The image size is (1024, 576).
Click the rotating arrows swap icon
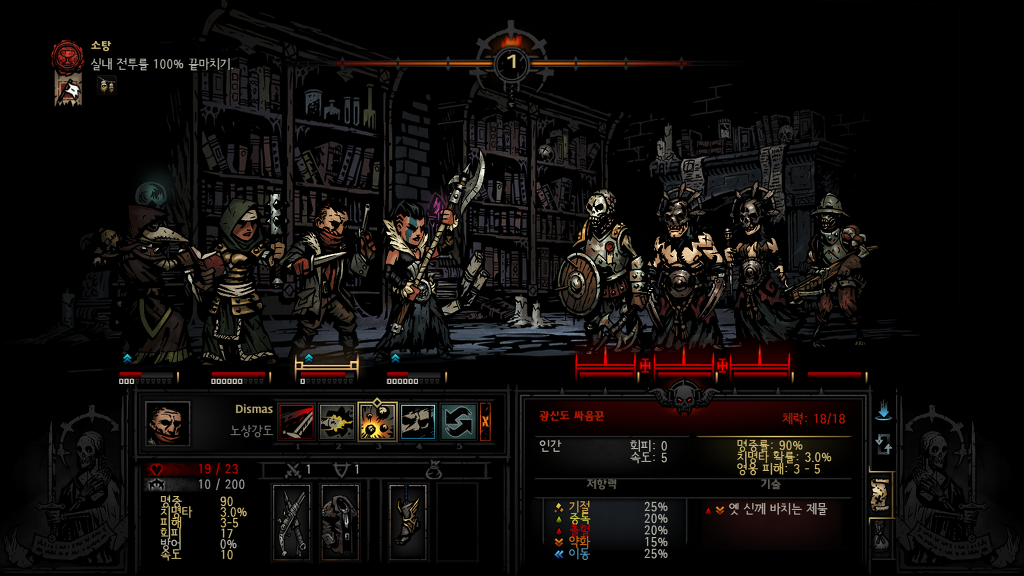click(x=883, y=443)
